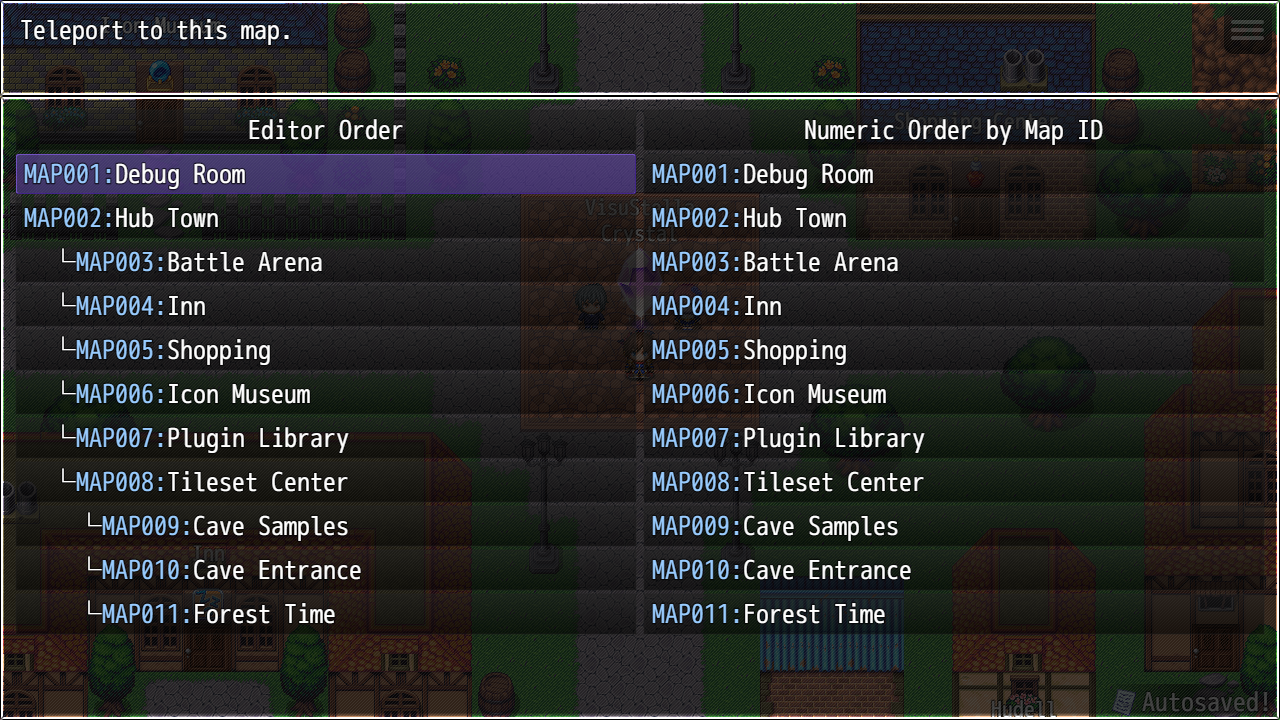Teleport to Battle Arena under Editor Order

[x=326, y=263]
